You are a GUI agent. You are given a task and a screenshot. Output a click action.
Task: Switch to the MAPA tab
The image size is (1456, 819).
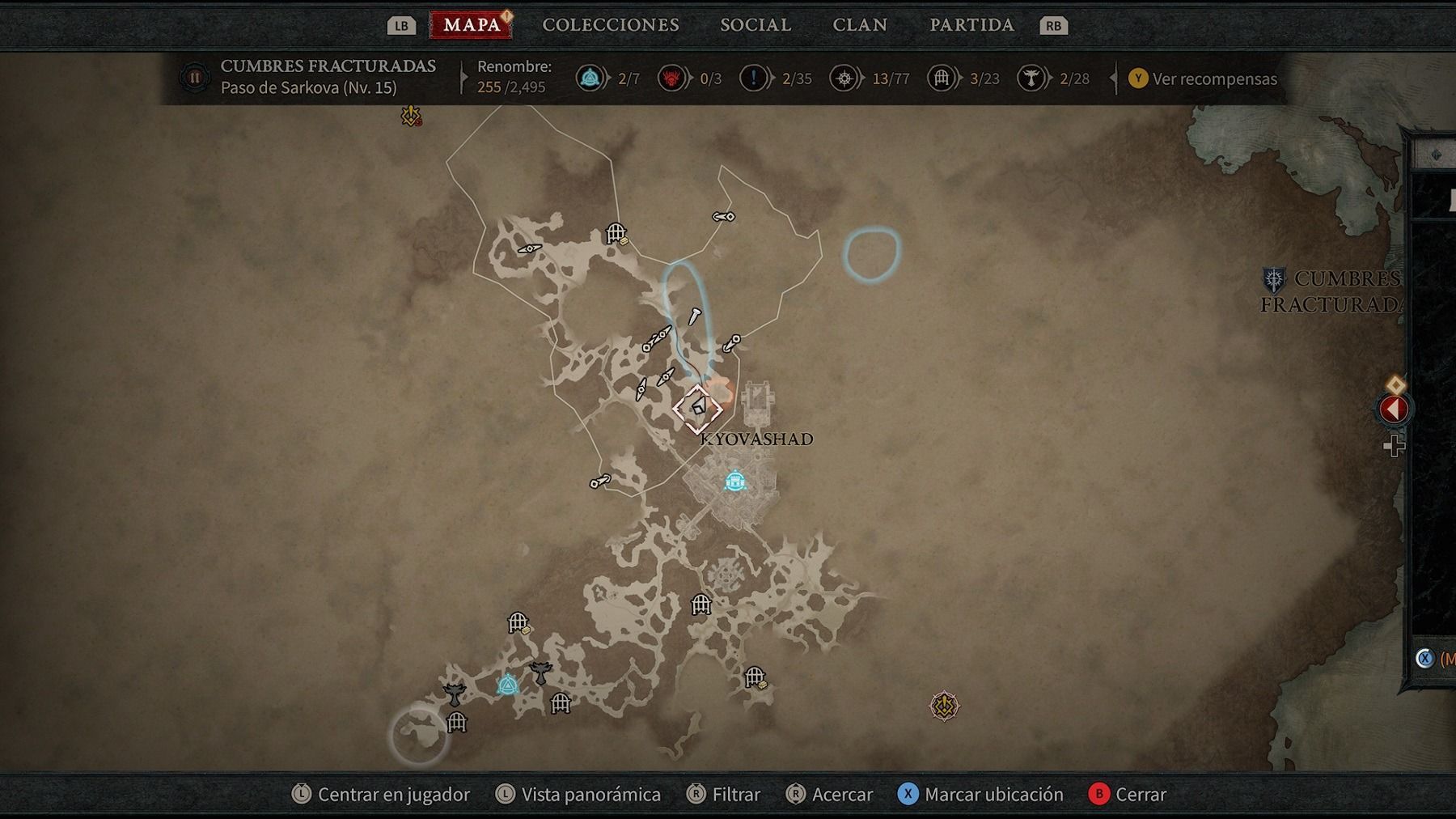click(472, 25)
